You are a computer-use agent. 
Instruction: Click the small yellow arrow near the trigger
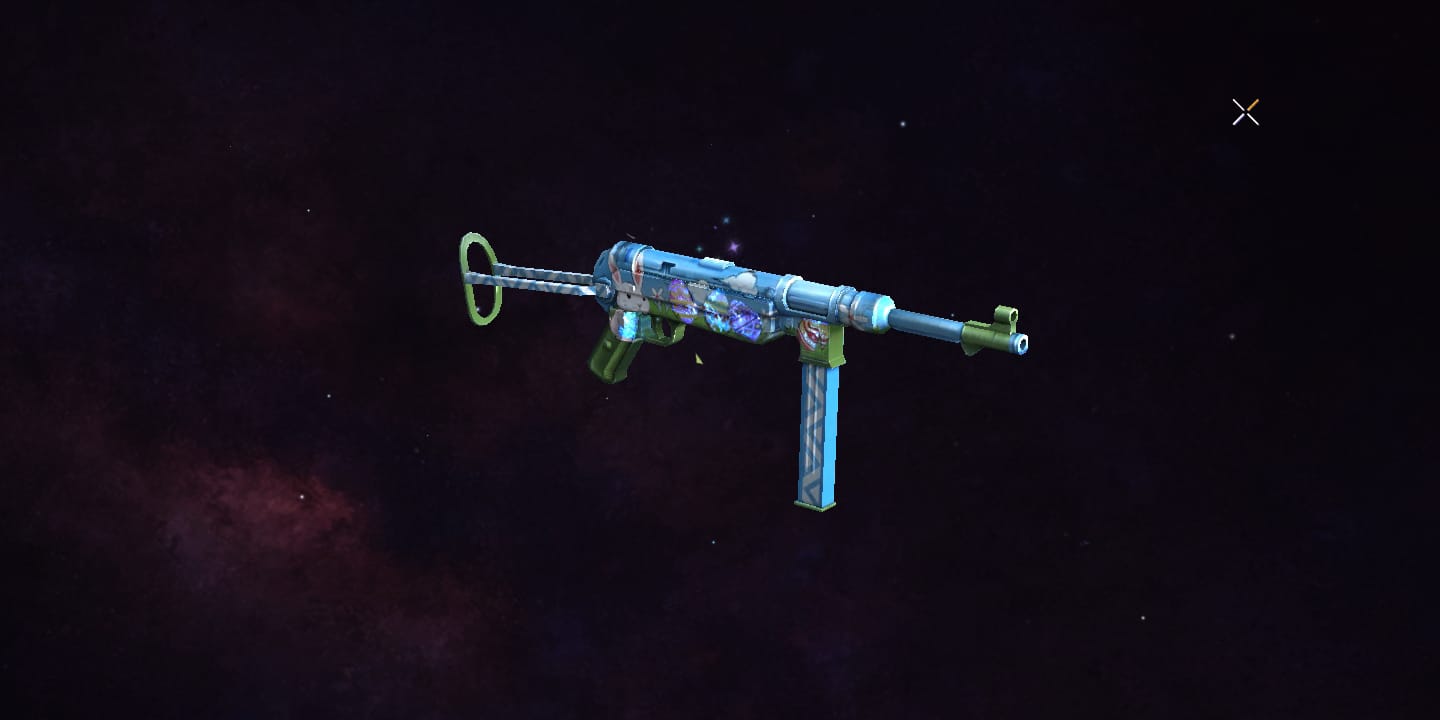pyautogui.click(x=698, y=358)
